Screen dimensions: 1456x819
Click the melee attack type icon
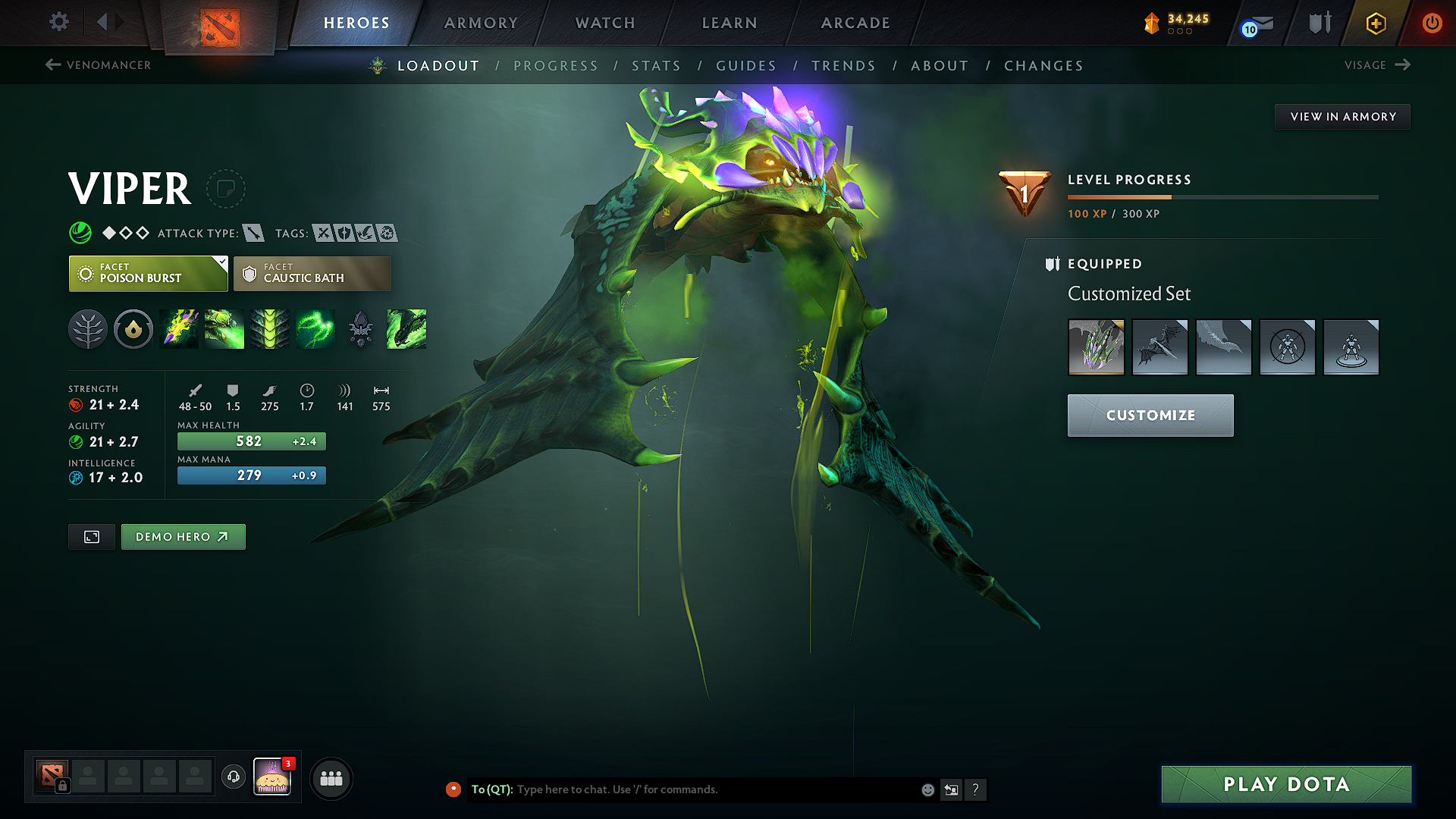click(253, 233)
